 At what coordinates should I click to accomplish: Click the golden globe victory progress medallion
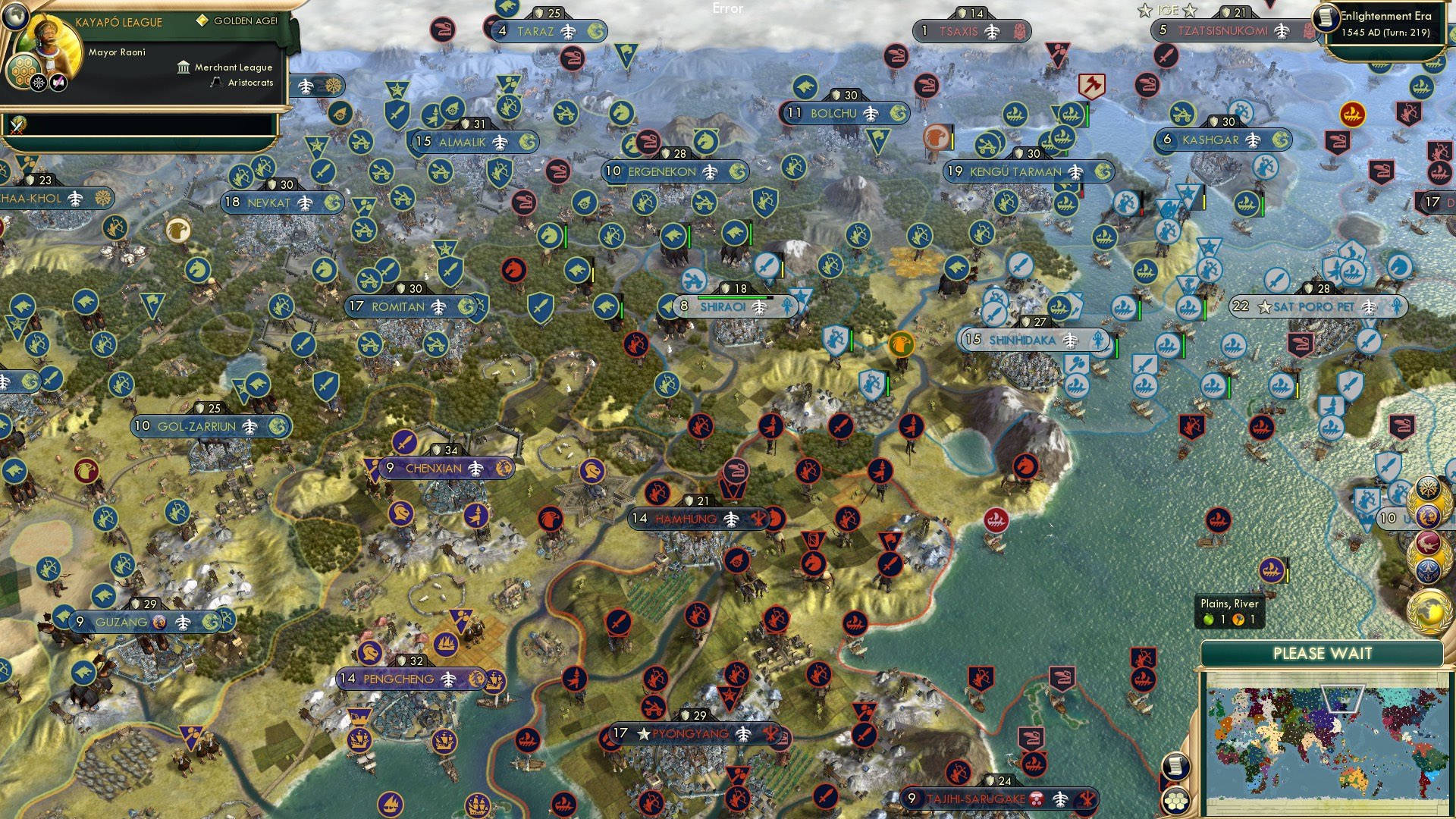[x=1429, y=612]
